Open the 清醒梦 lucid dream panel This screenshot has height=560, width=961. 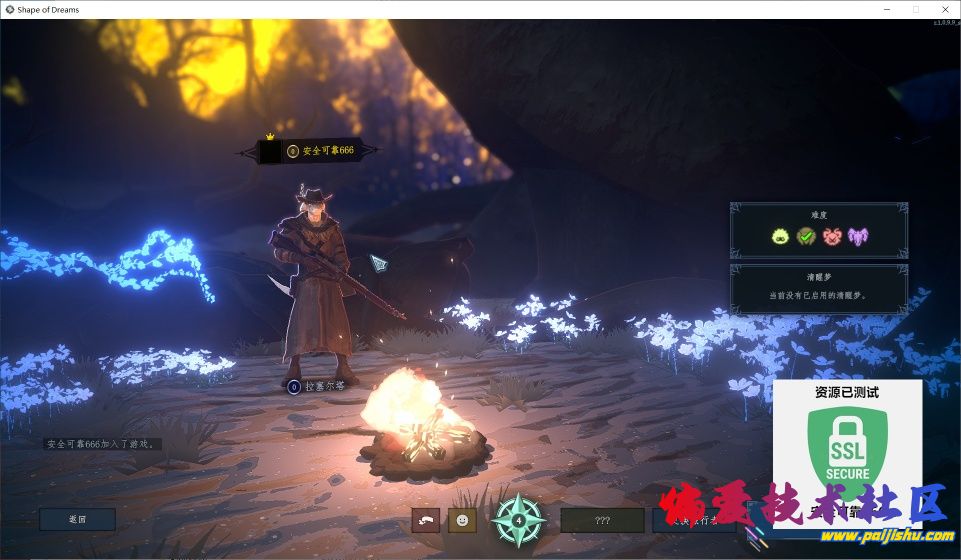click(819, 288)
